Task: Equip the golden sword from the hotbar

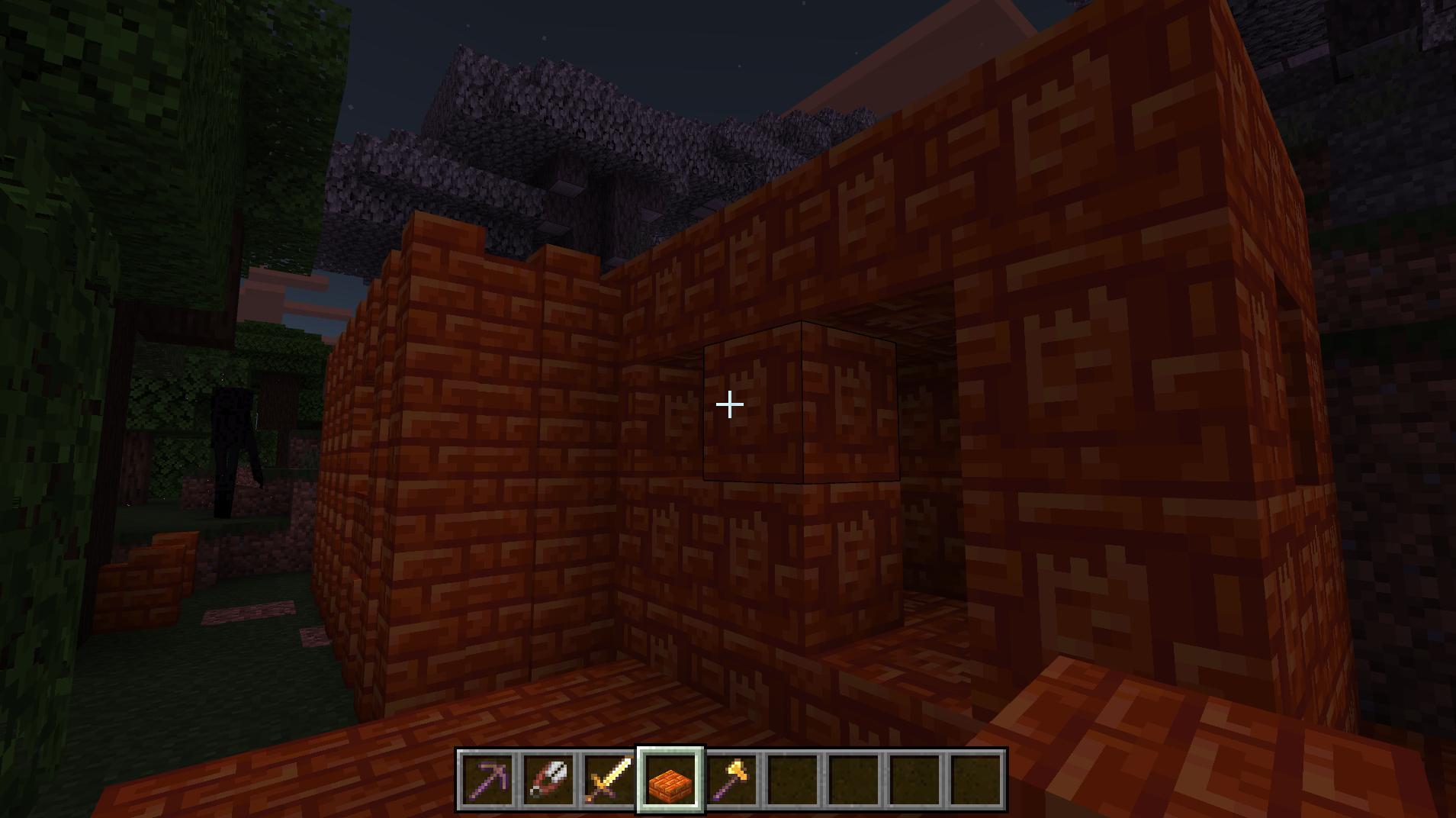Action: (x=609, y=780)
